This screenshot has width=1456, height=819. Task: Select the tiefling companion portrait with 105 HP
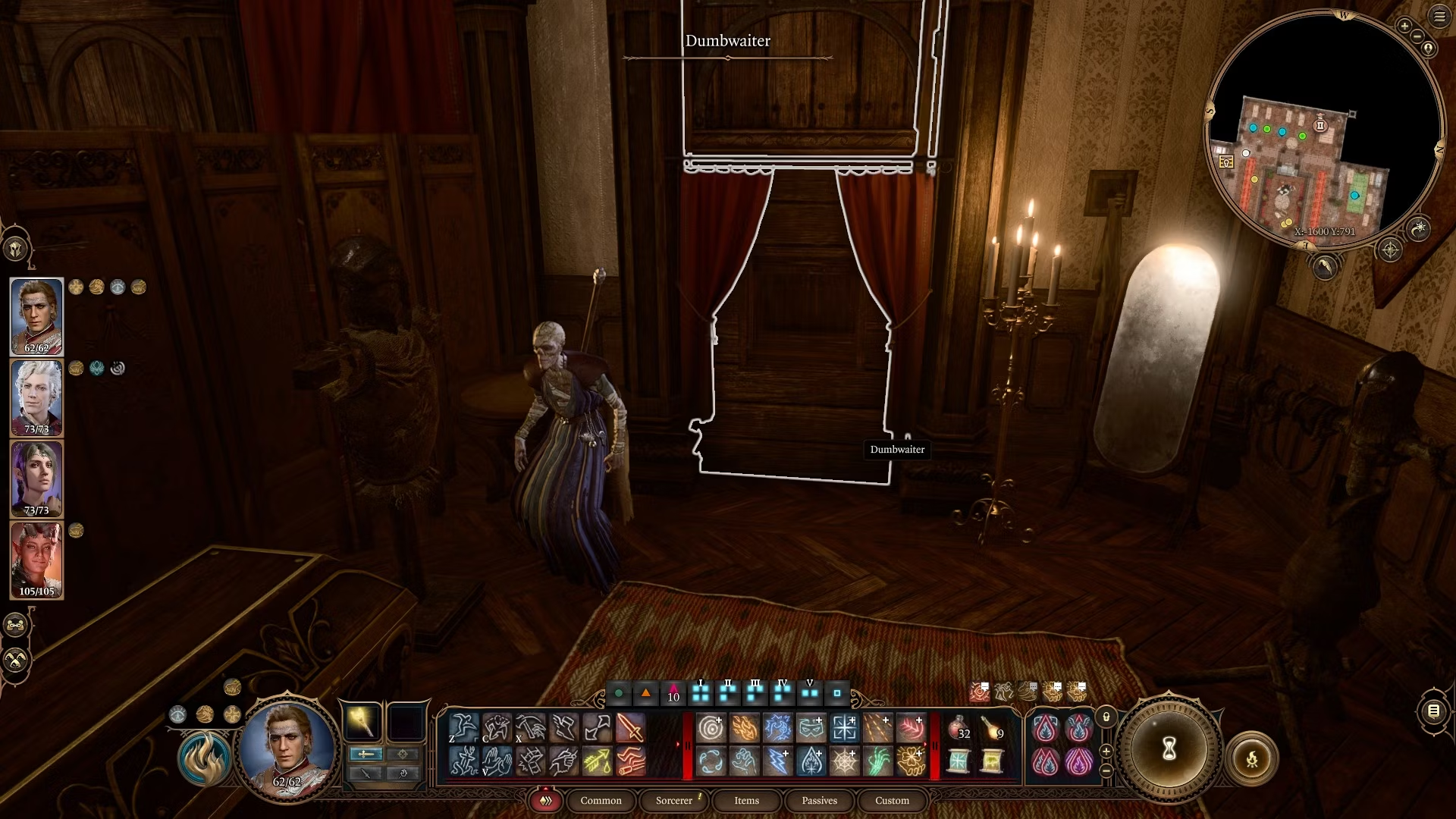36,560
